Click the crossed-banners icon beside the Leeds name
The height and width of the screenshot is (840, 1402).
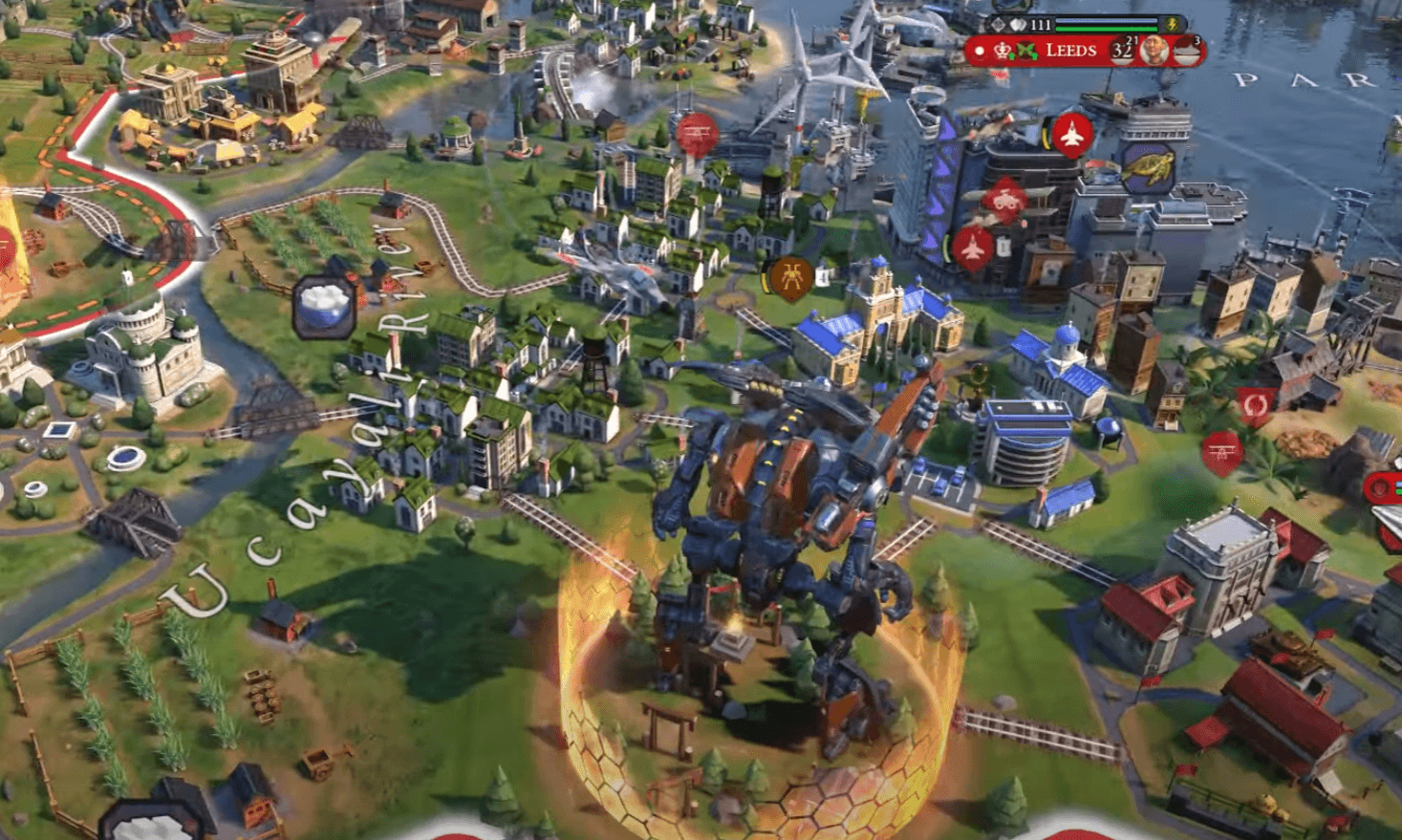1025,51
